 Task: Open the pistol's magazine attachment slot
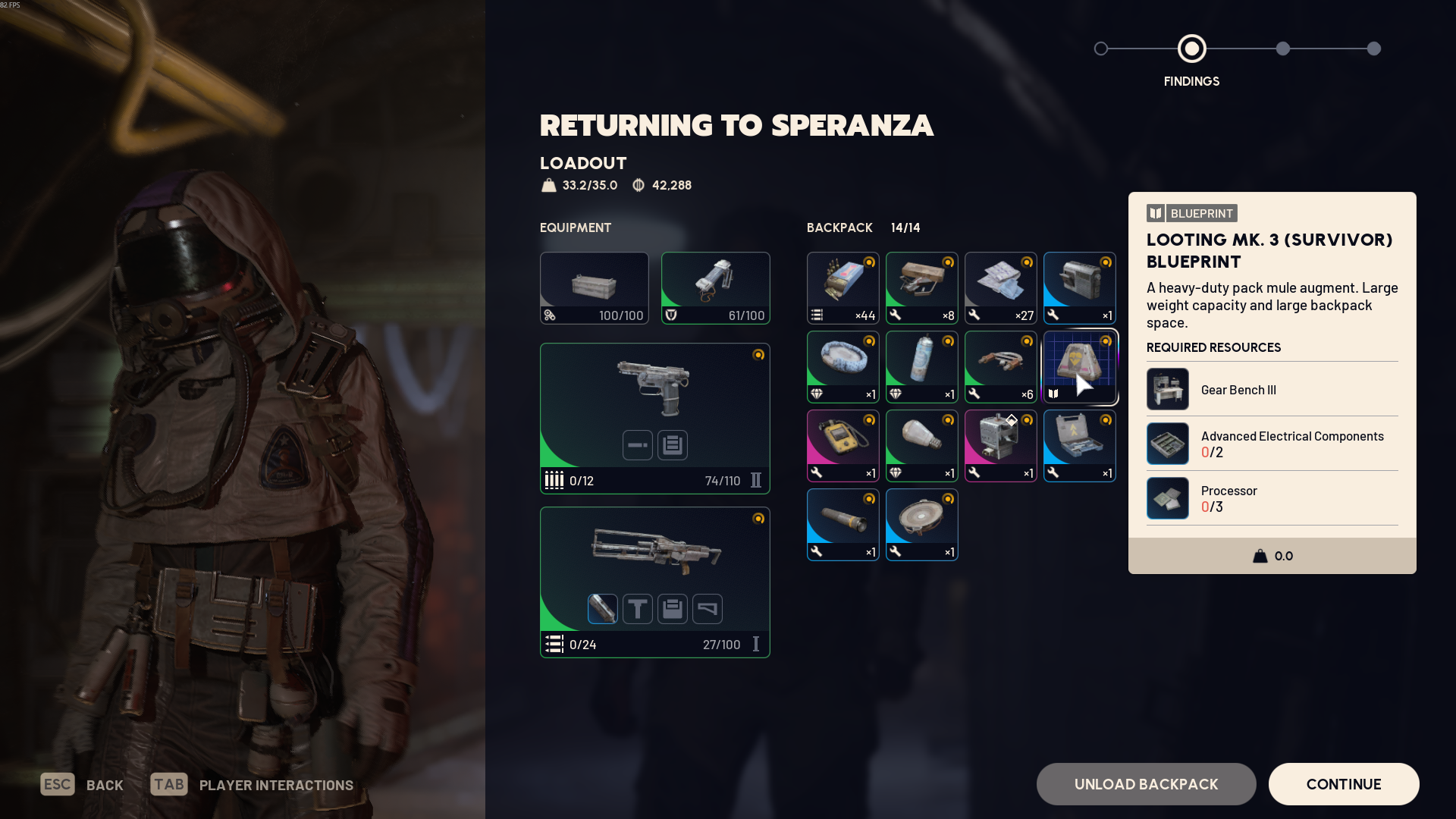673,445
